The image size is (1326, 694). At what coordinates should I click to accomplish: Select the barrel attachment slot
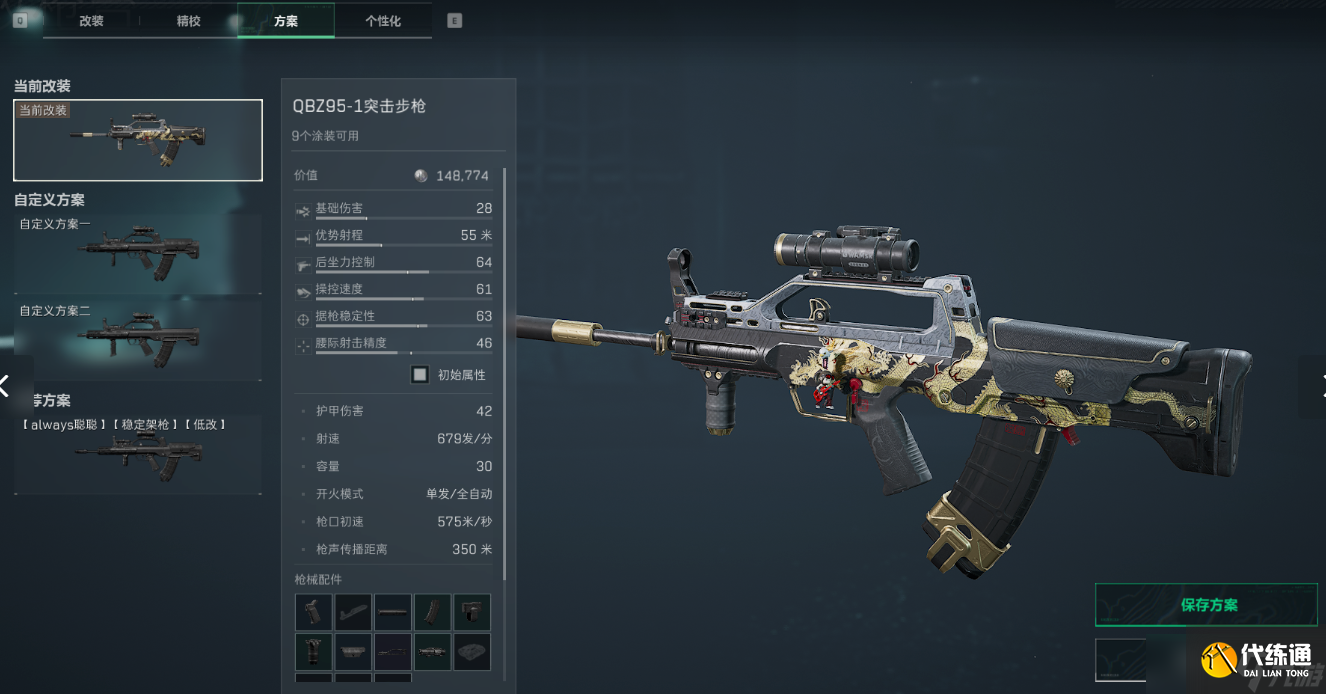pyautogui.click(x=393, y=612)
